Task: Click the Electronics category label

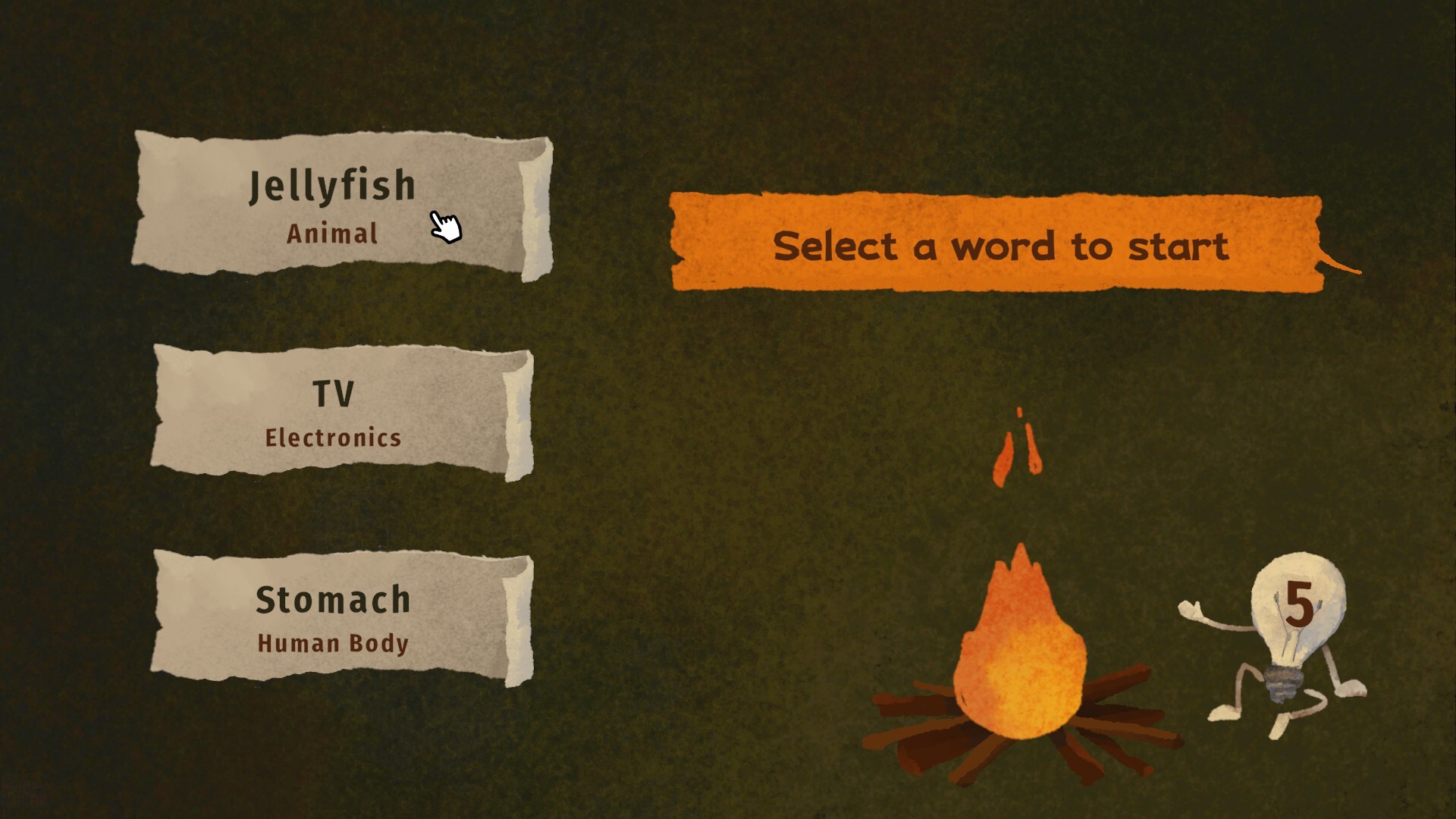Action: (332, 437)
